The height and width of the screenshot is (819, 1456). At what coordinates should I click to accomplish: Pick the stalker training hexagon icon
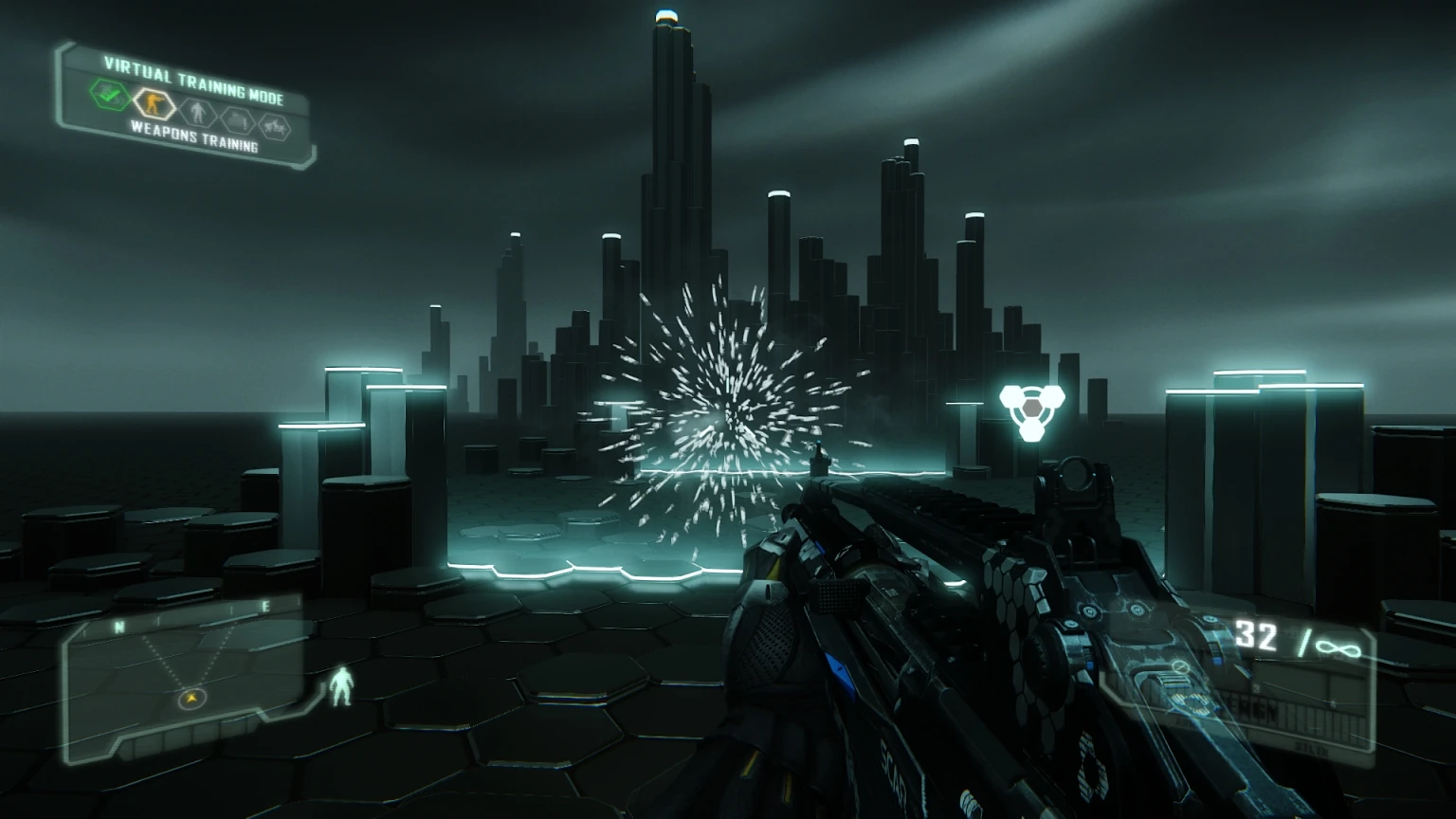point(273,128)
